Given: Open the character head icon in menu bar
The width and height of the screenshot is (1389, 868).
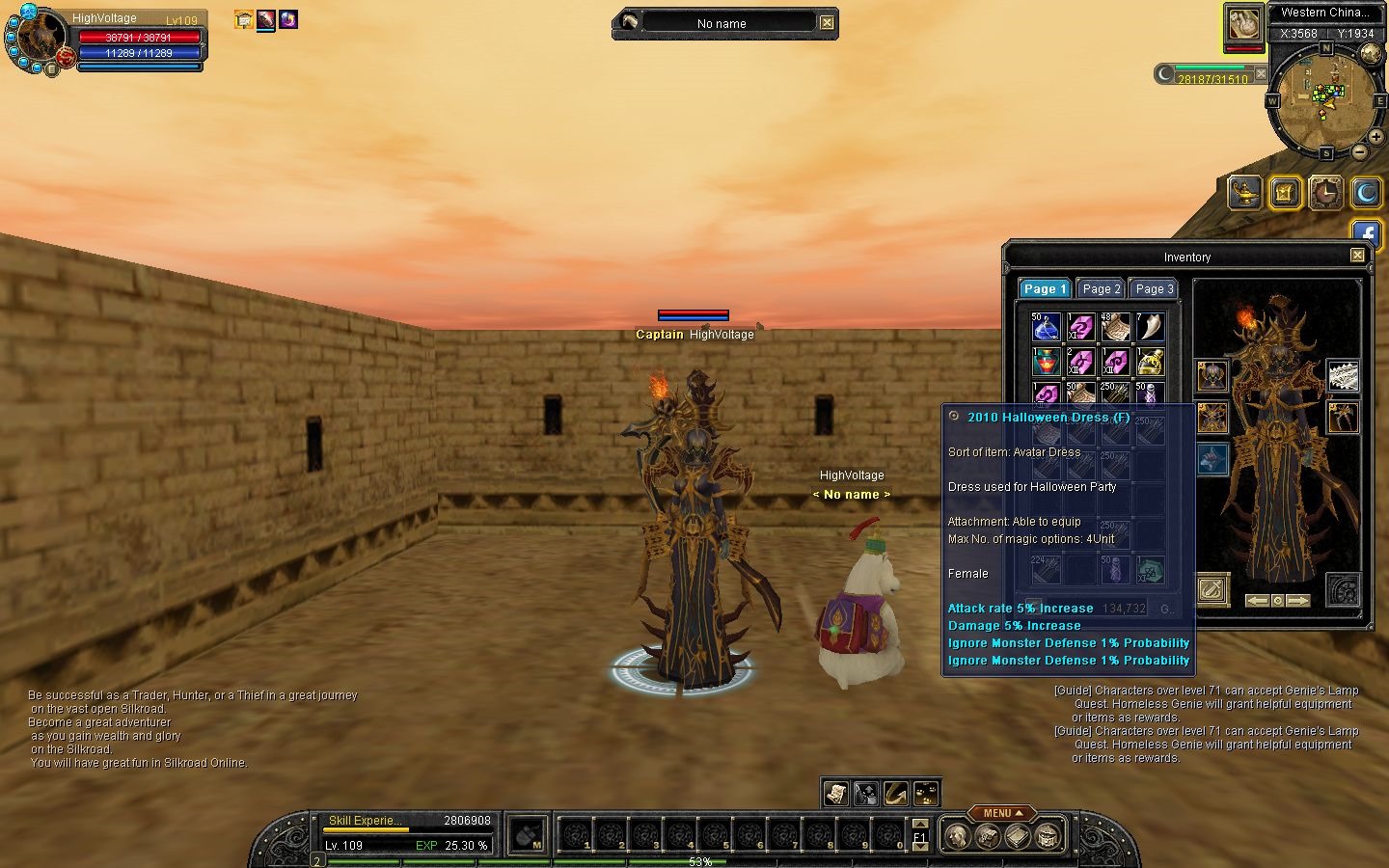Looking at the screenshot, I should tap(957, 836).
